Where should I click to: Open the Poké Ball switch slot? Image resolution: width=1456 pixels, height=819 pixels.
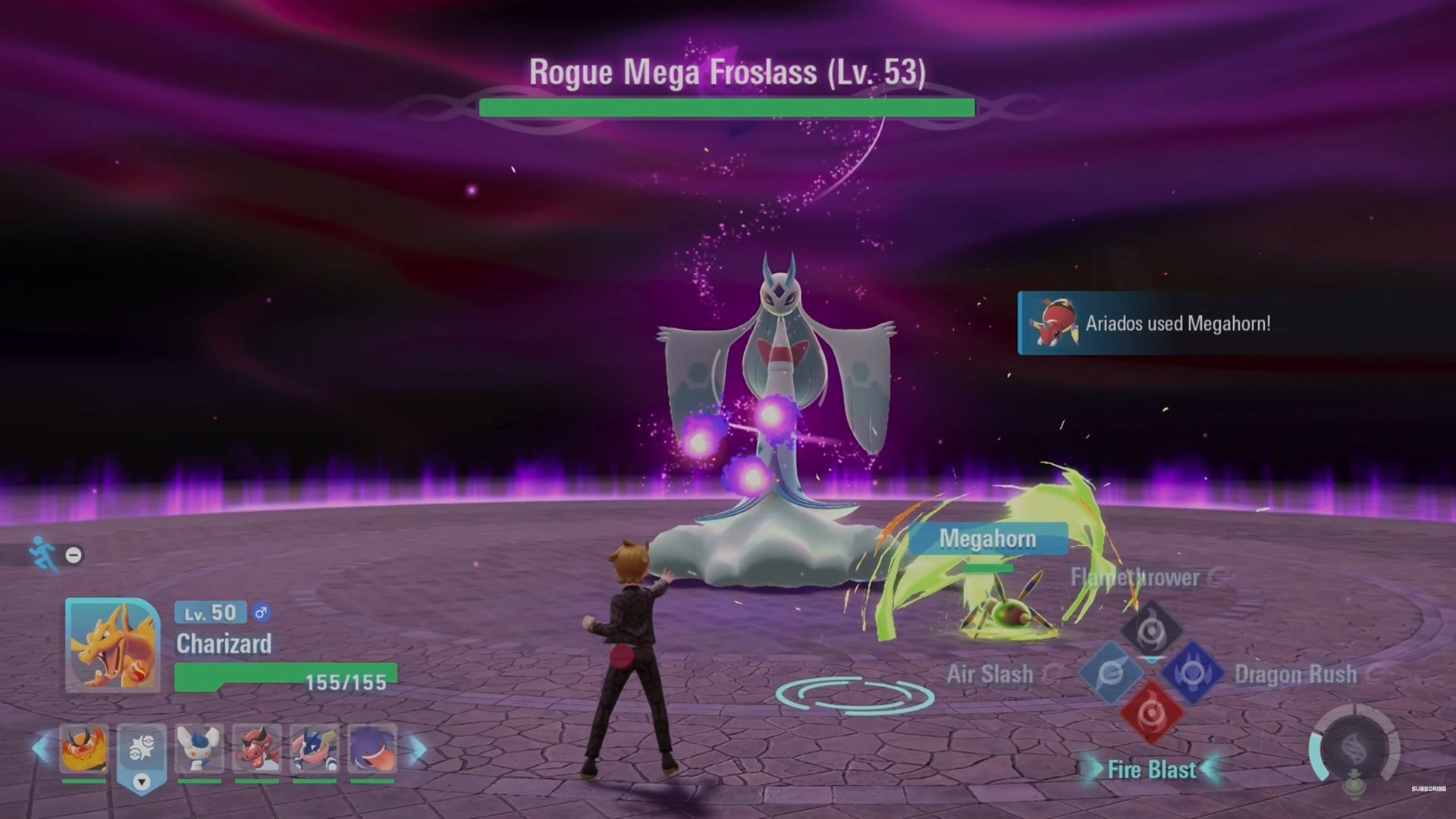click(141, 751)
